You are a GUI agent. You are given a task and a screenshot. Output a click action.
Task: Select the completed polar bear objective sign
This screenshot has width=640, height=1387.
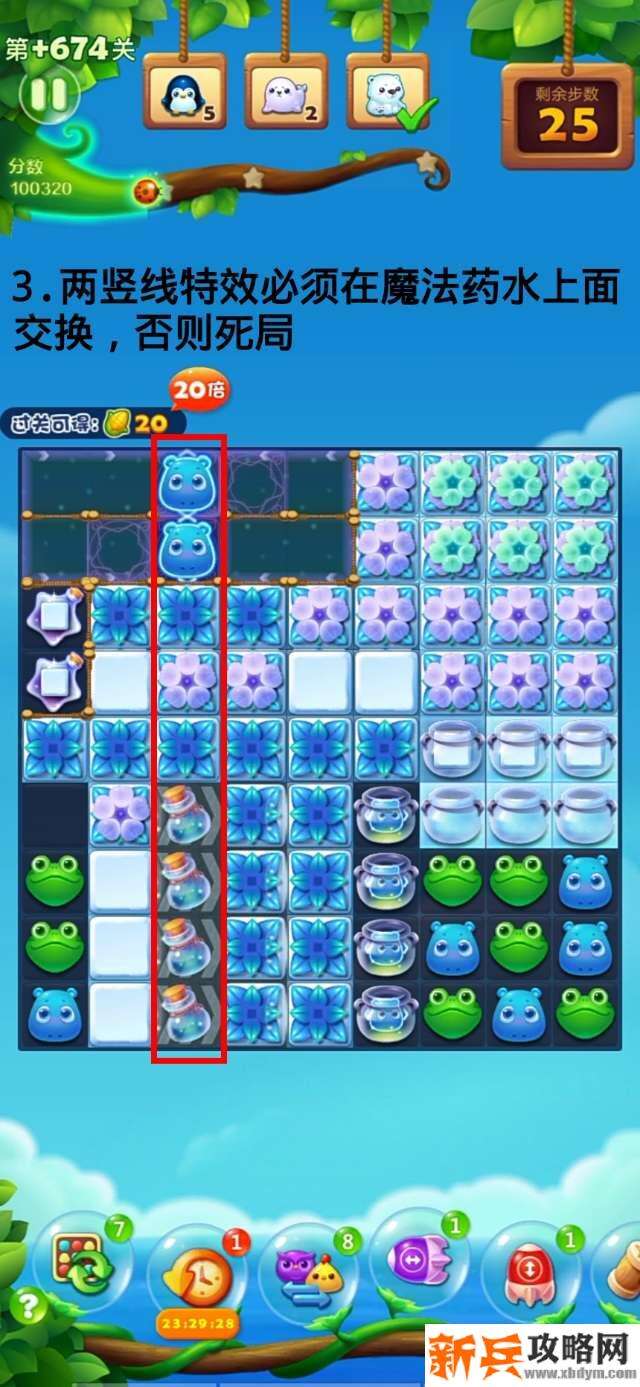[388, 92]
